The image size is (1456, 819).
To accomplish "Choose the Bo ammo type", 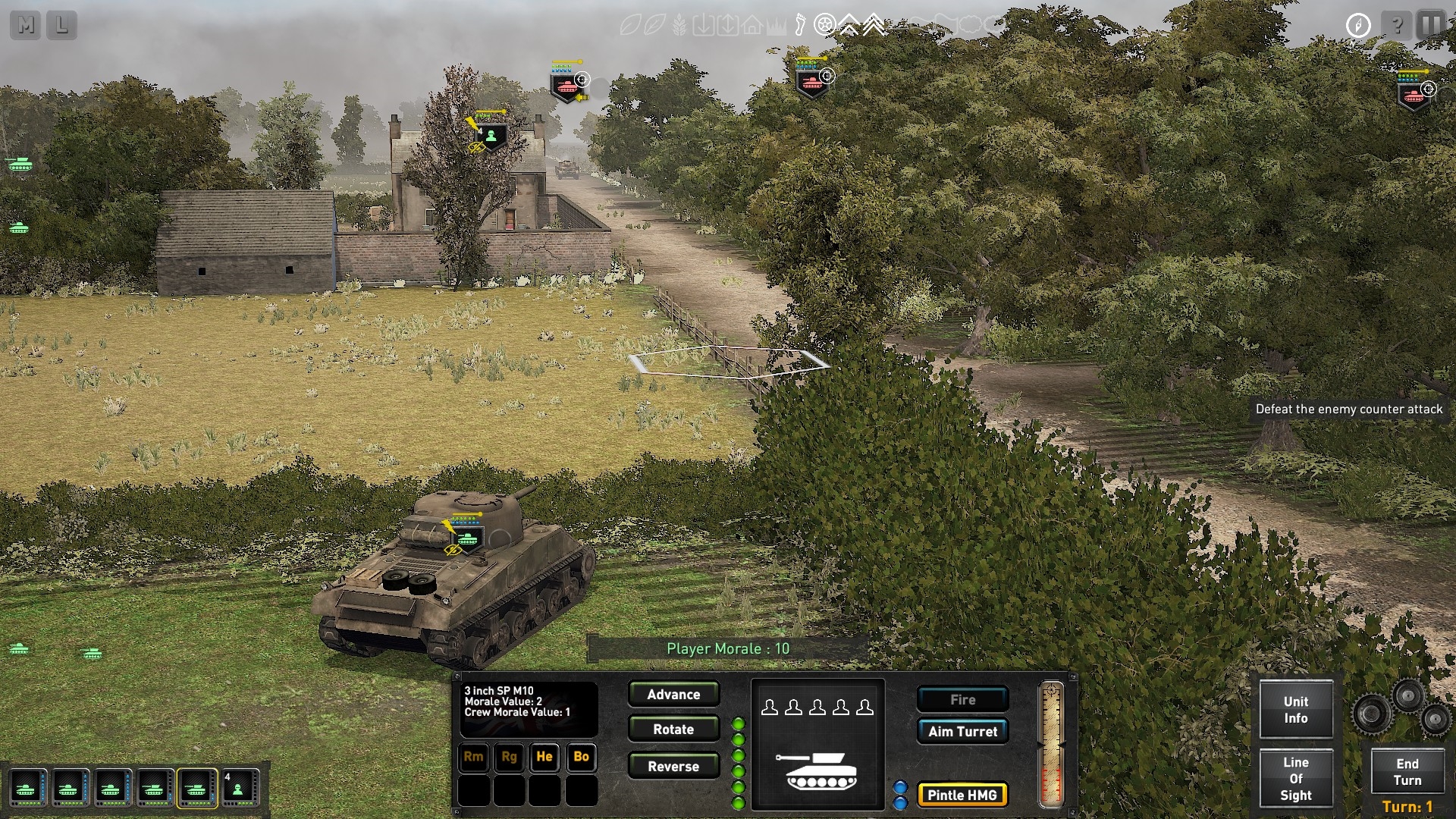I will (581, 757).
